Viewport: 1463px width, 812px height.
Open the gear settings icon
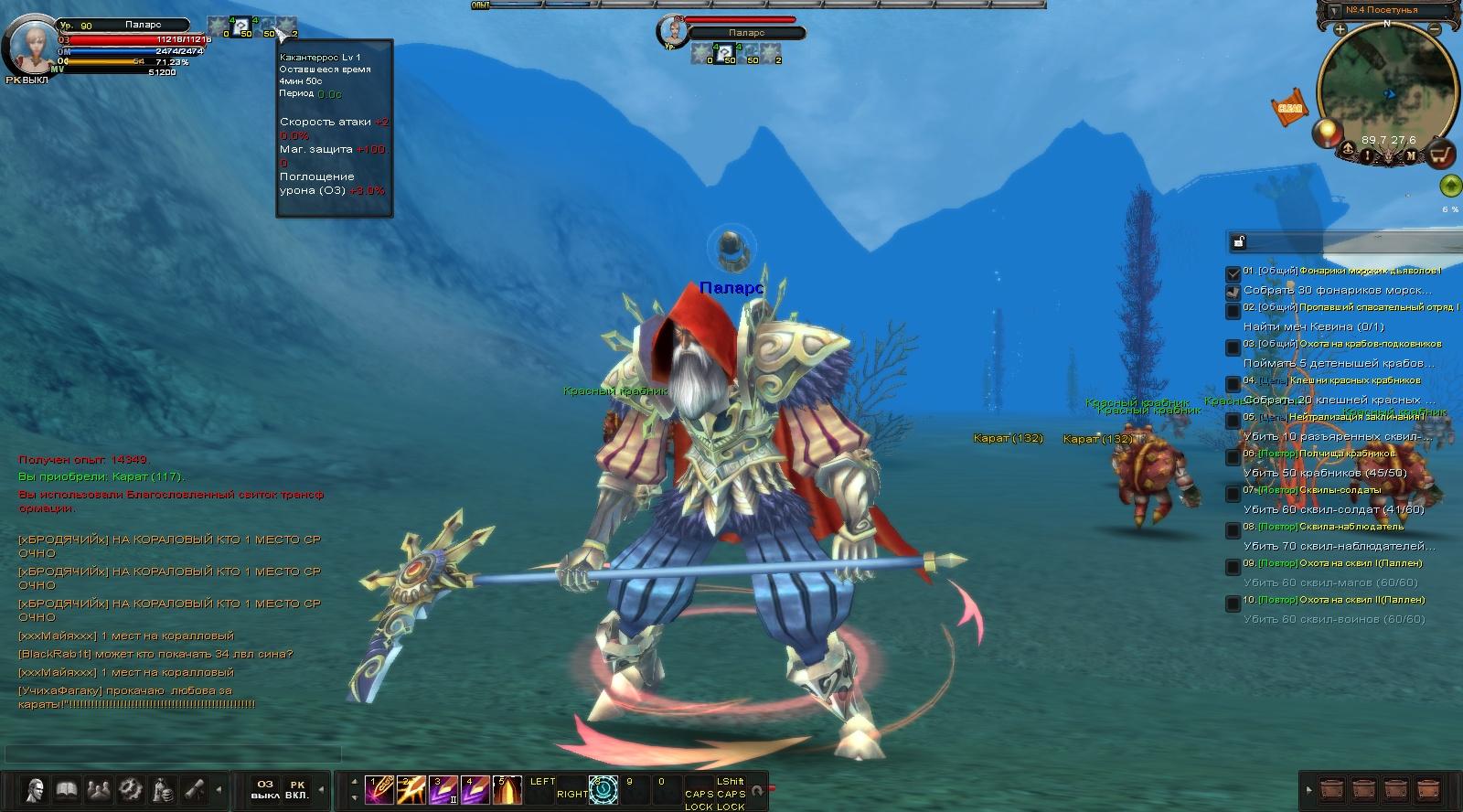pyautogui.click(x=131, y=789)
